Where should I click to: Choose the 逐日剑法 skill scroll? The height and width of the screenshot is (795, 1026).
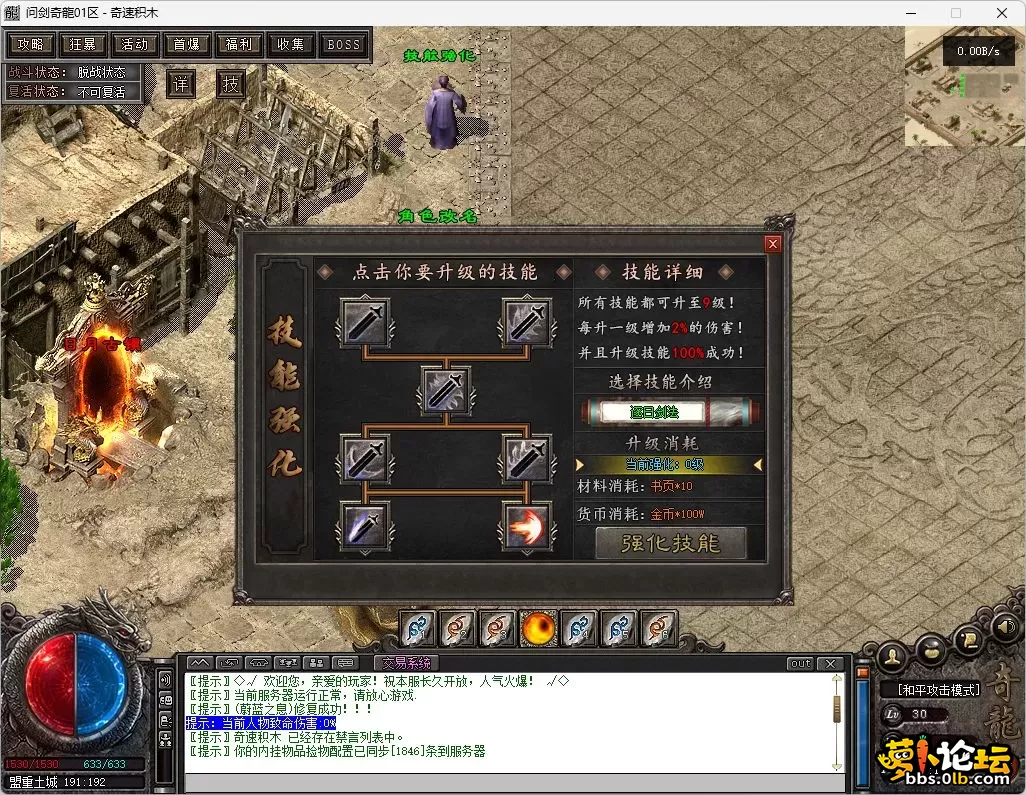coord(669,411)
